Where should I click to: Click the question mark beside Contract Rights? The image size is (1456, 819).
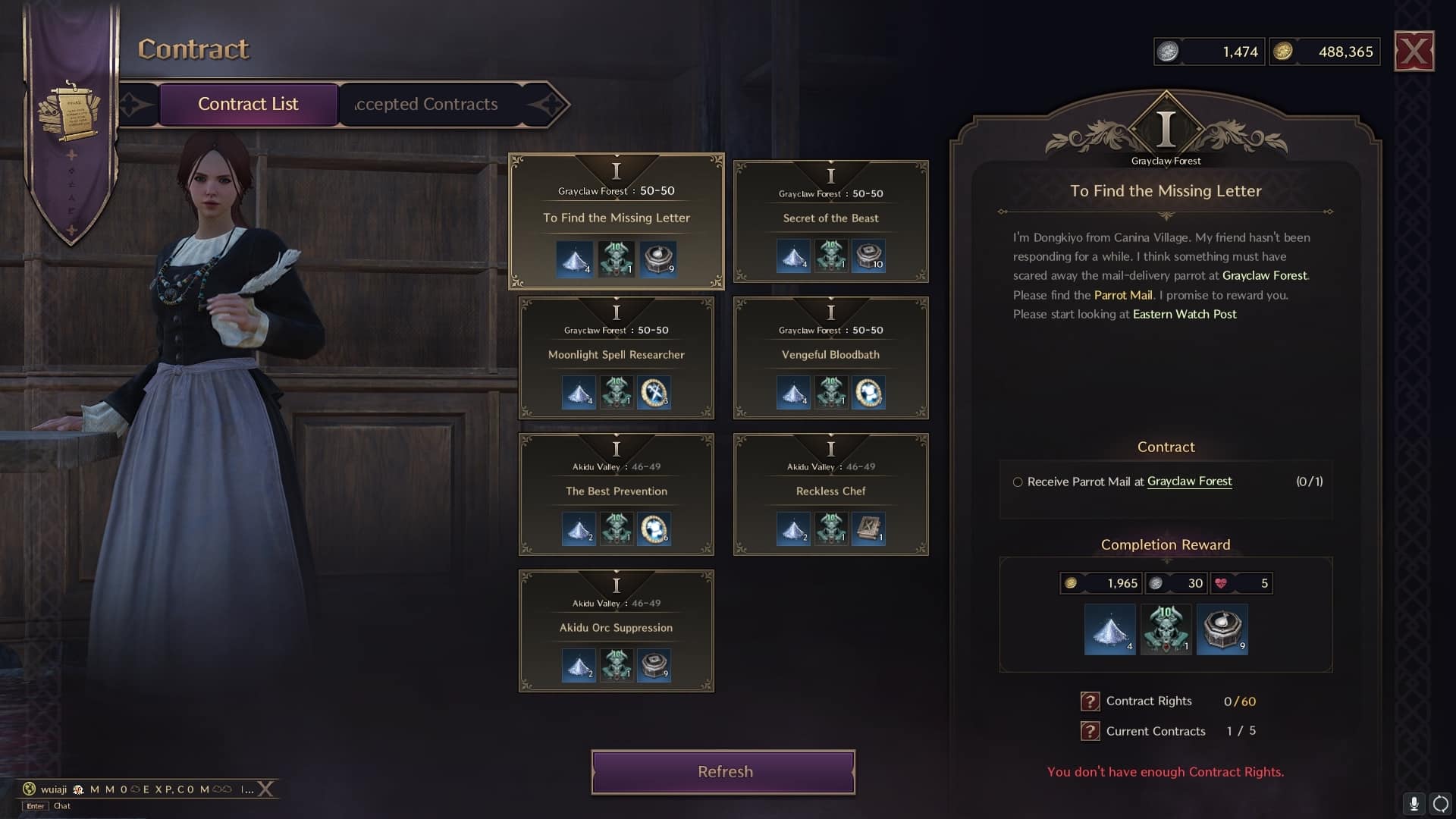click(1090, 701)
